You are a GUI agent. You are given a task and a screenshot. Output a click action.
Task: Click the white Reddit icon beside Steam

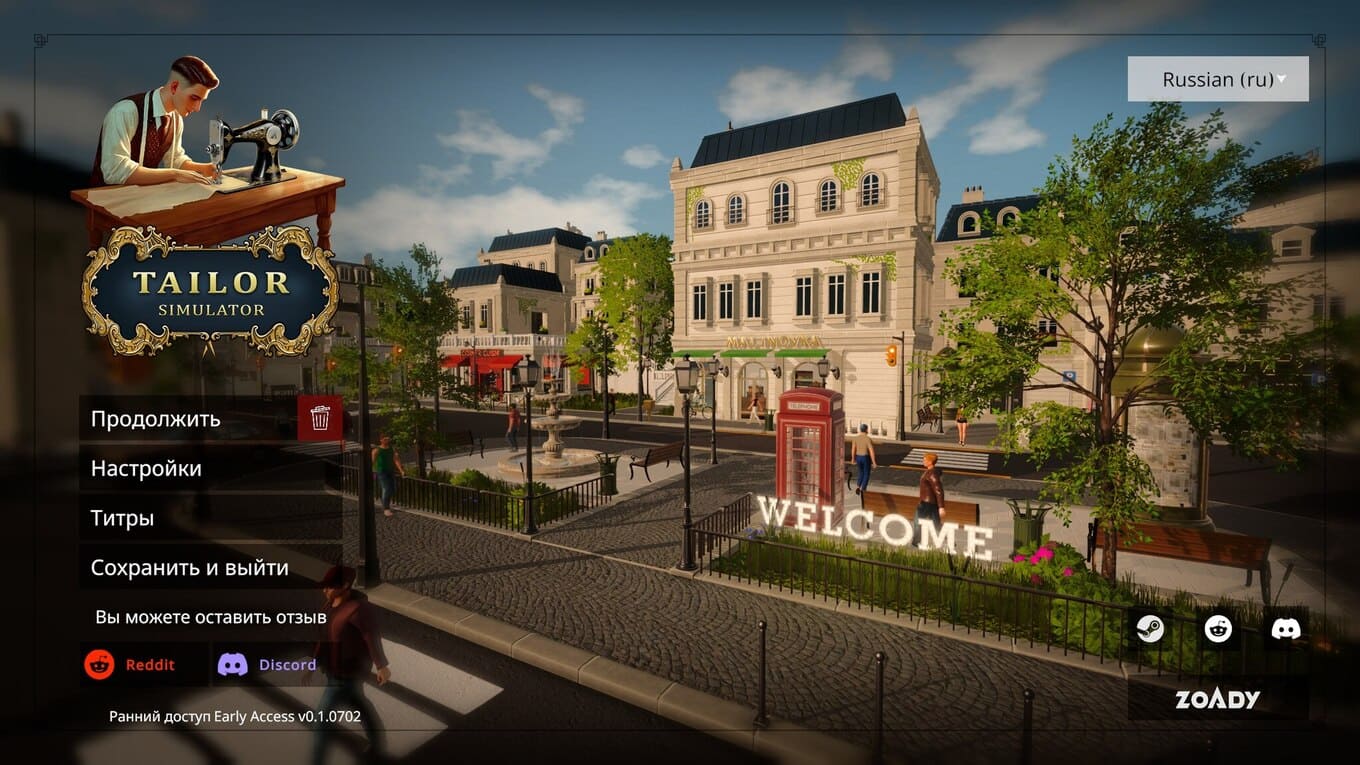(1218, 630)
